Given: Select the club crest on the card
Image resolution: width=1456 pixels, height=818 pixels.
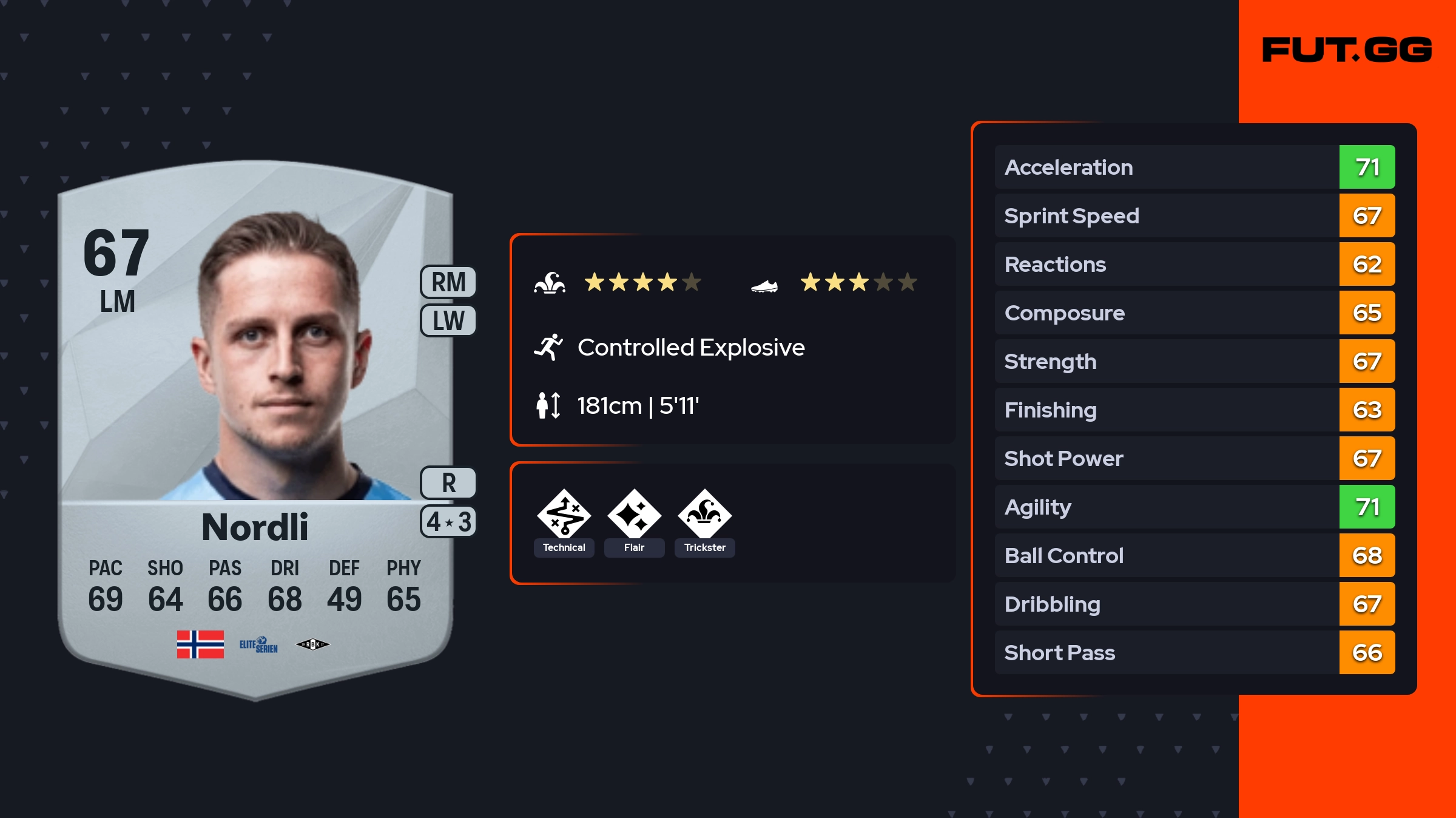Looking at the screenshot, I should pyautogui.click(x=312, y=644).
